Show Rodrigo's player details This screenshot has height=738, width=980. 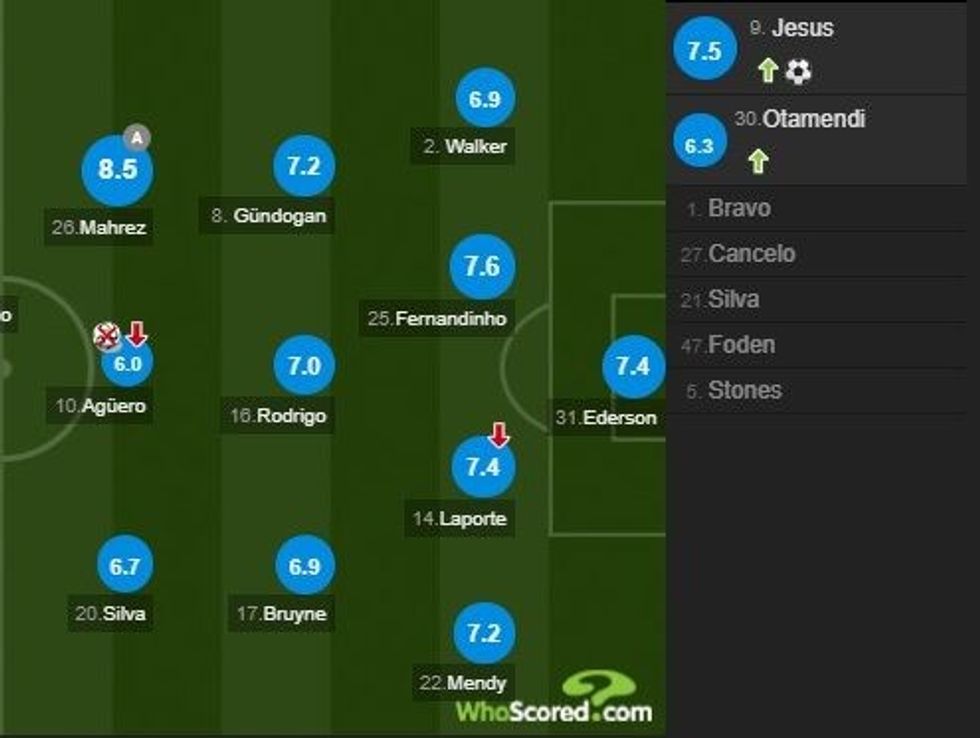click(303, 366)
